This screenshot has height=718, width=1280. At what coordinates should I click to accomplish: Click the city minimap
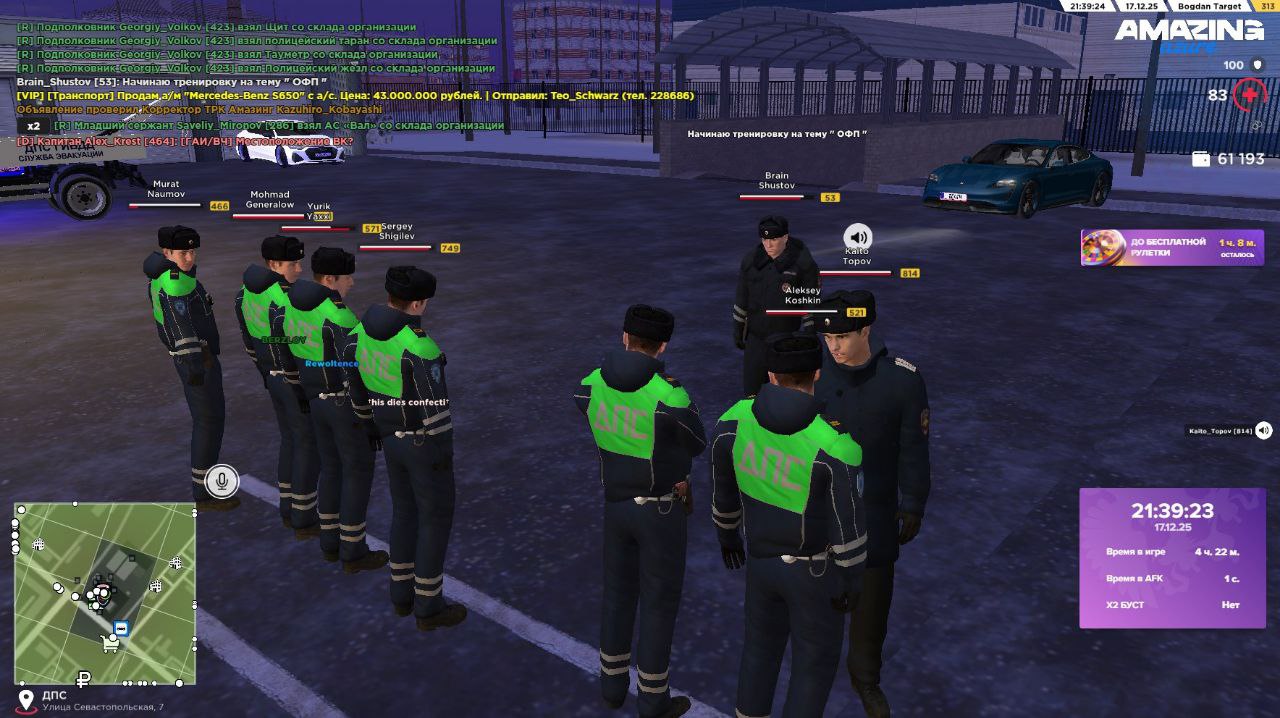tap(105, 593)
